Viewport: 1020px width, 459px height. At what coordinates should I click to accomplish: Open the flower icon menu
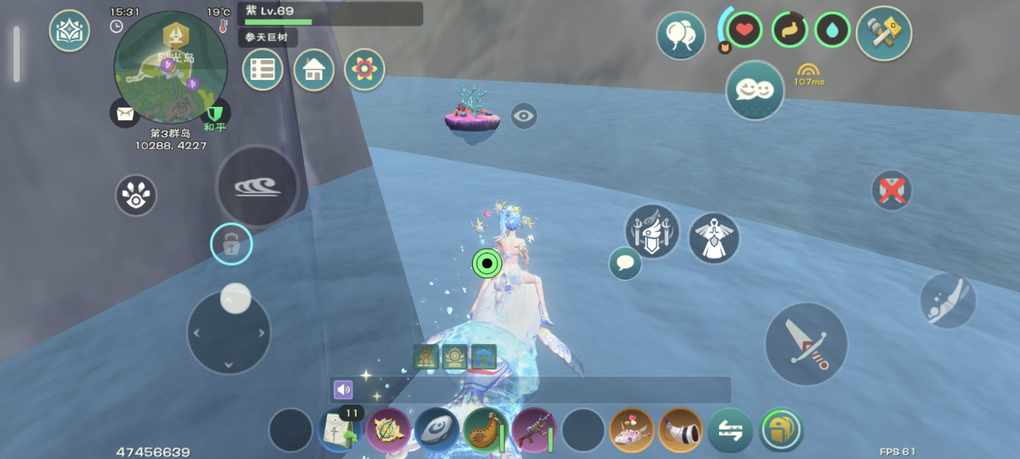(364, 70)
